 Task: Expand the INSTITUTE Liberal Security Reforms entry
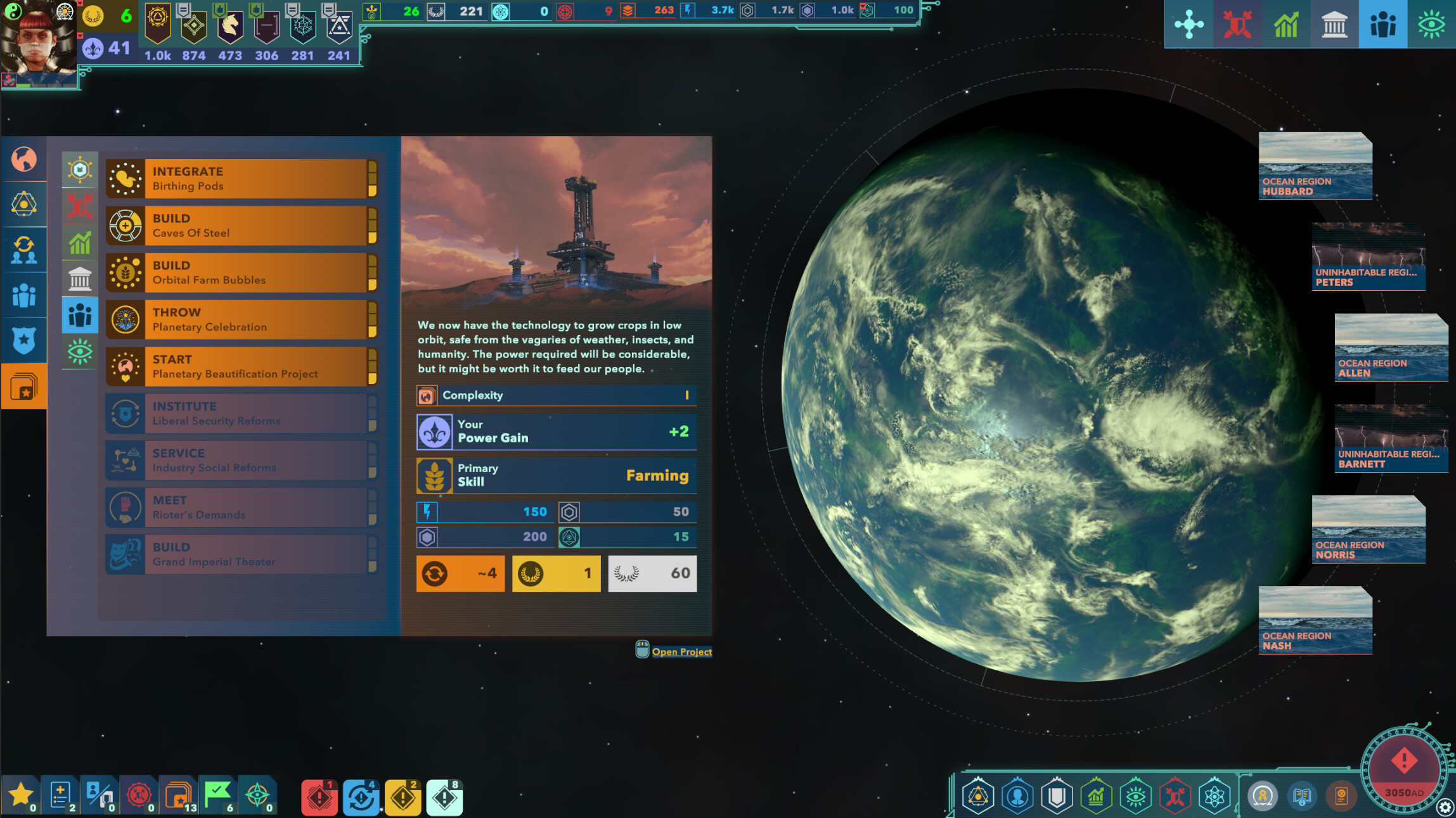click(x=241, y=412)
